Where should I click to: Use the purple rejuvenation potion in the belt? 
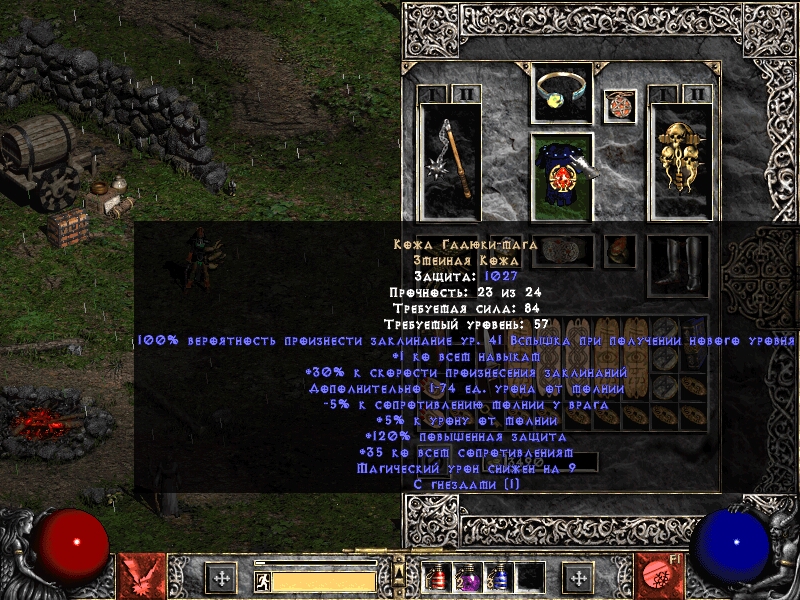tap(467, 577)
